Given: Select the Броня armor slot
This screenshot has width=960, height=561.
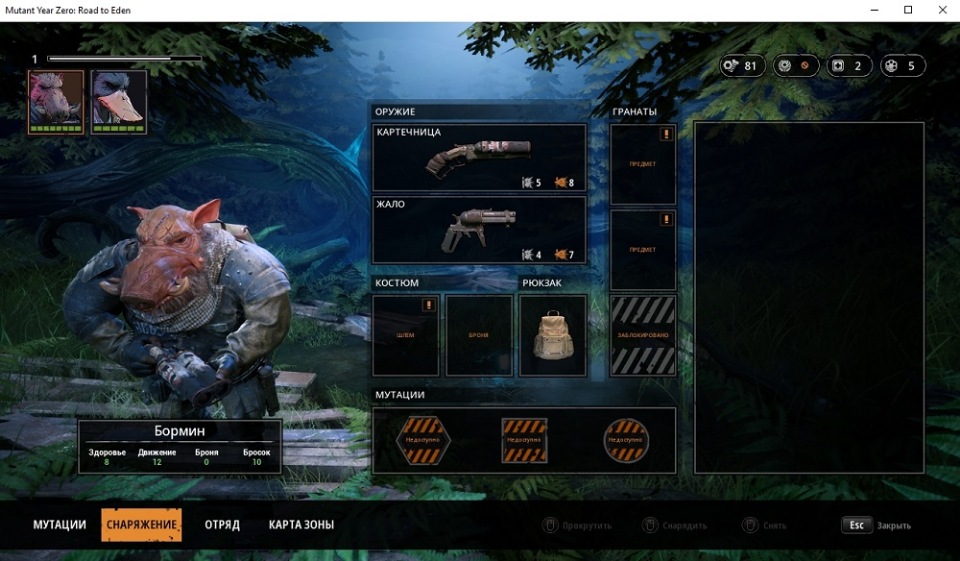Looking at the screenshot, I should 479,335.
